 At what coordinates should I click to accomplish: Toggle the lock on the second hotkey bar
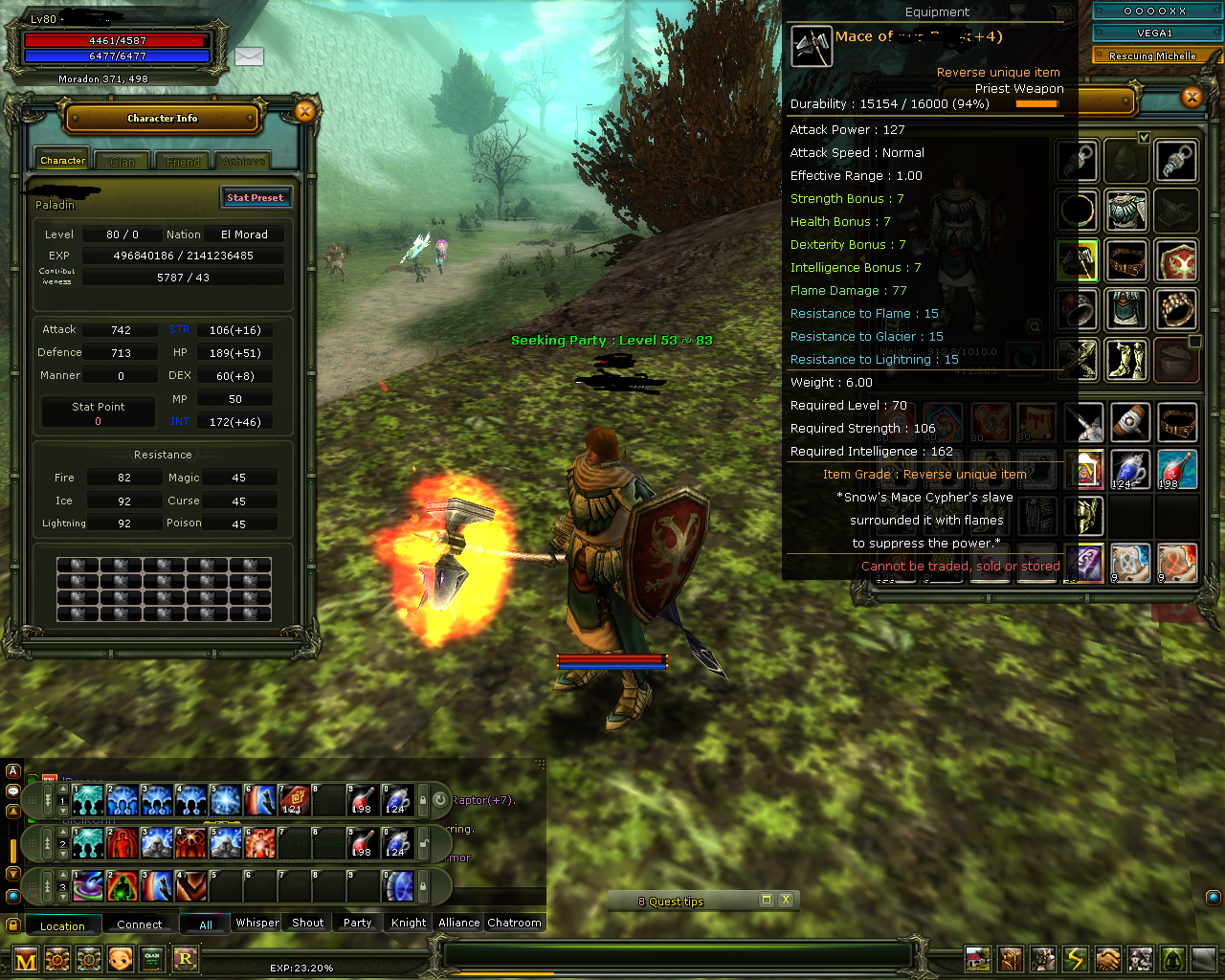click(x=423, y=842)
